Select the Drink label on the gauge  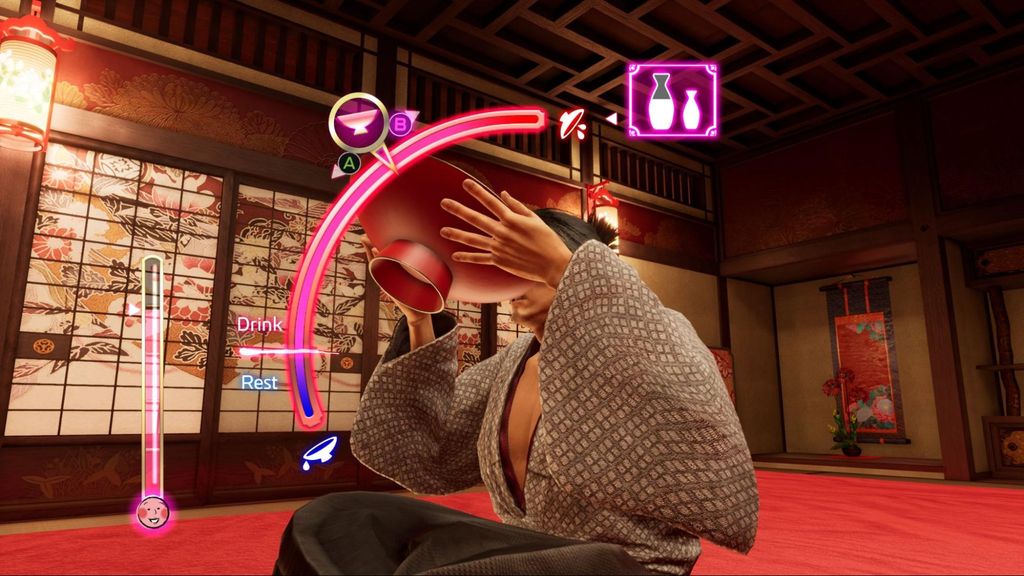[x=260, y=325]
